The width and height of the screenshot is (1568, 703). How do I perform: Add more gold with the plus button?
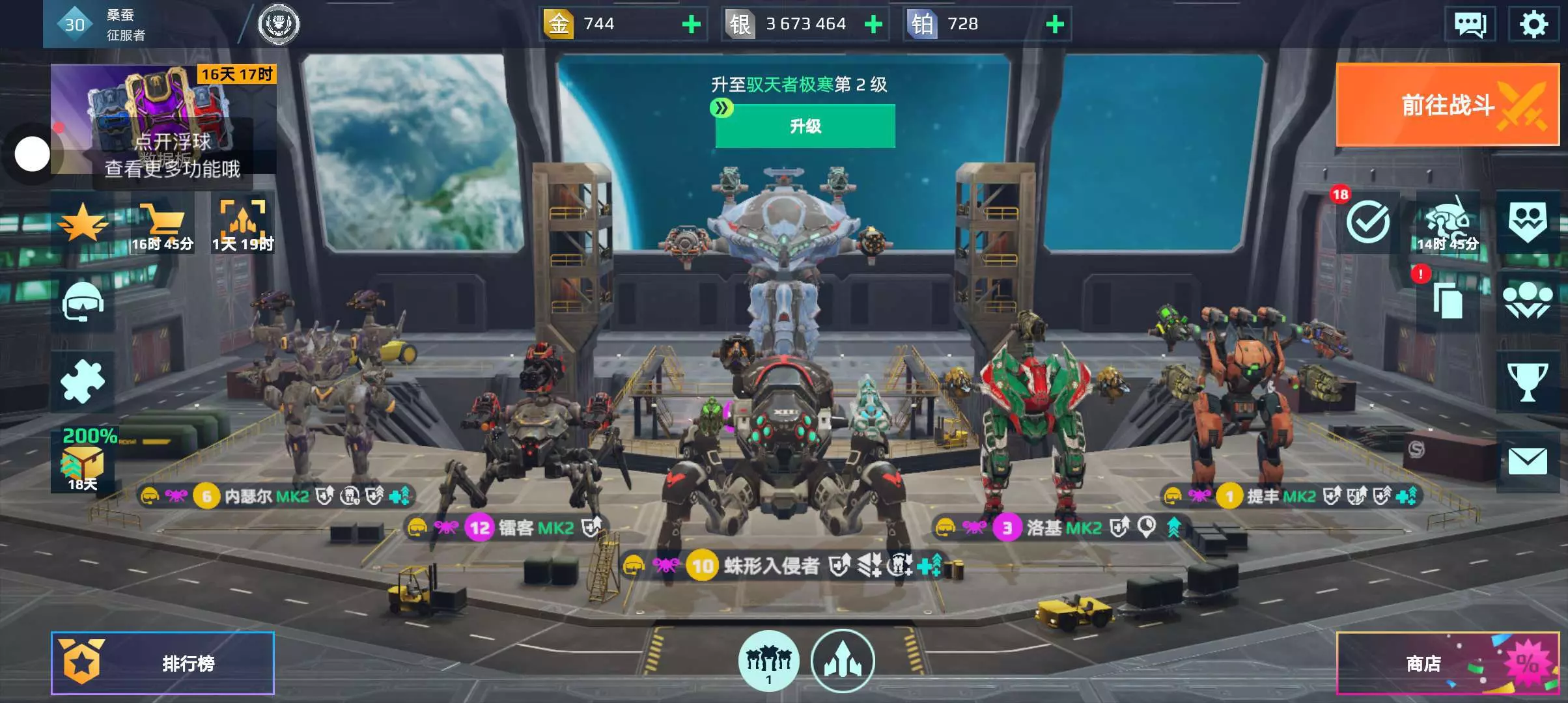coord(691,25)
